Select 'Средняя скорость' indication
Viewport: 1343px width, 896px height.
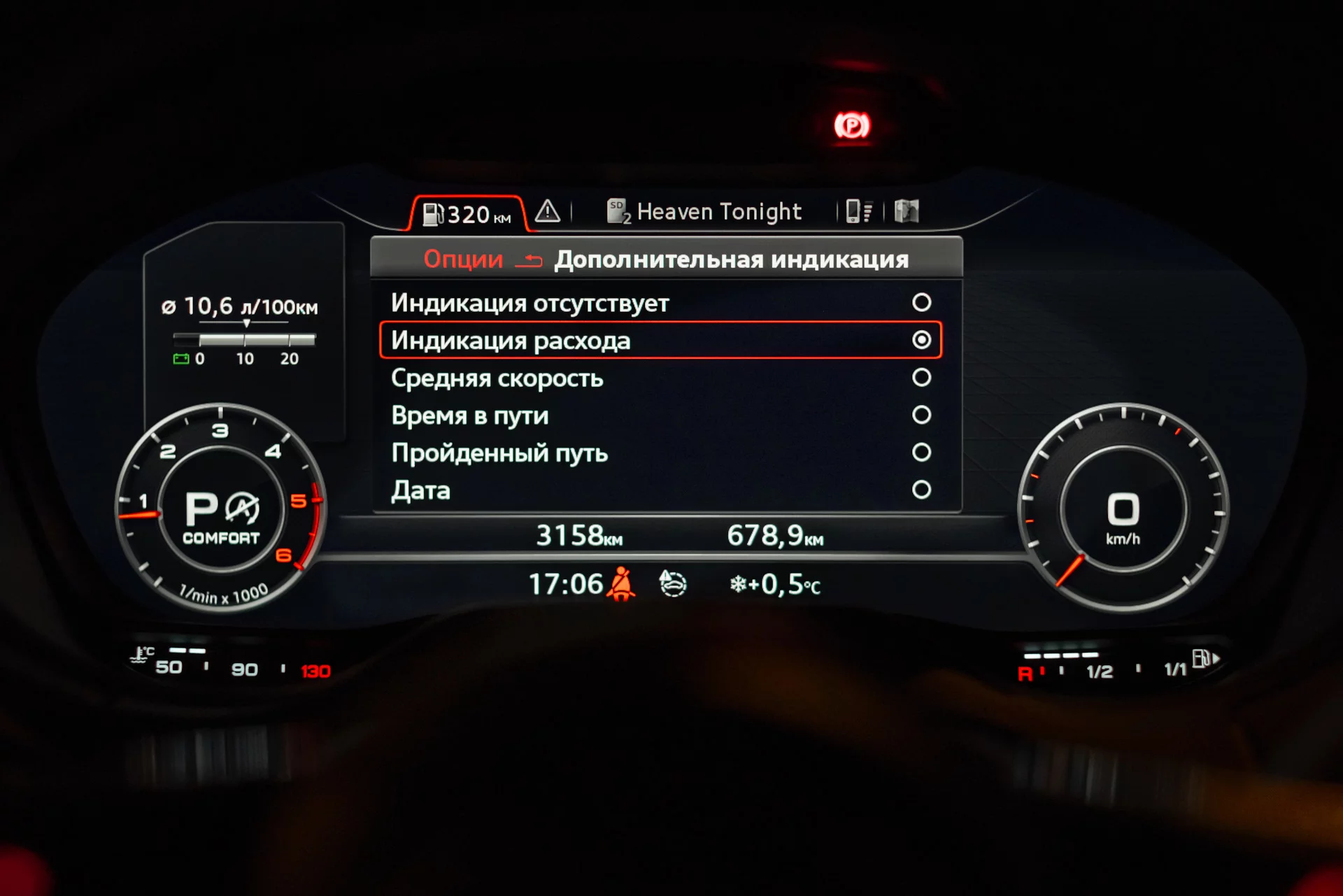[921, 378]
